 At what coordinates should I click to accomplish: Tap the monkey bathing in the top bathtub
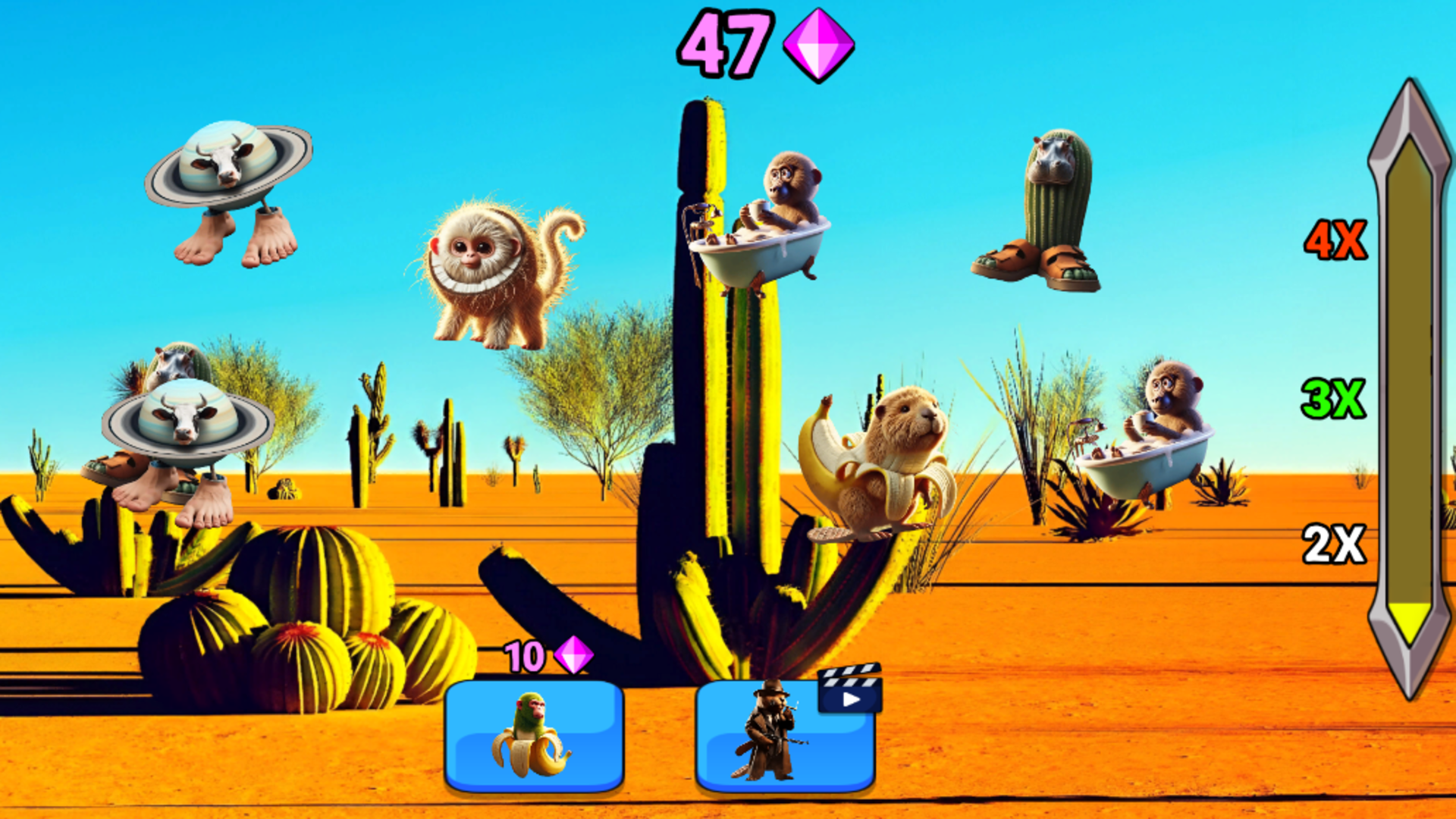(x=773, y=220)
